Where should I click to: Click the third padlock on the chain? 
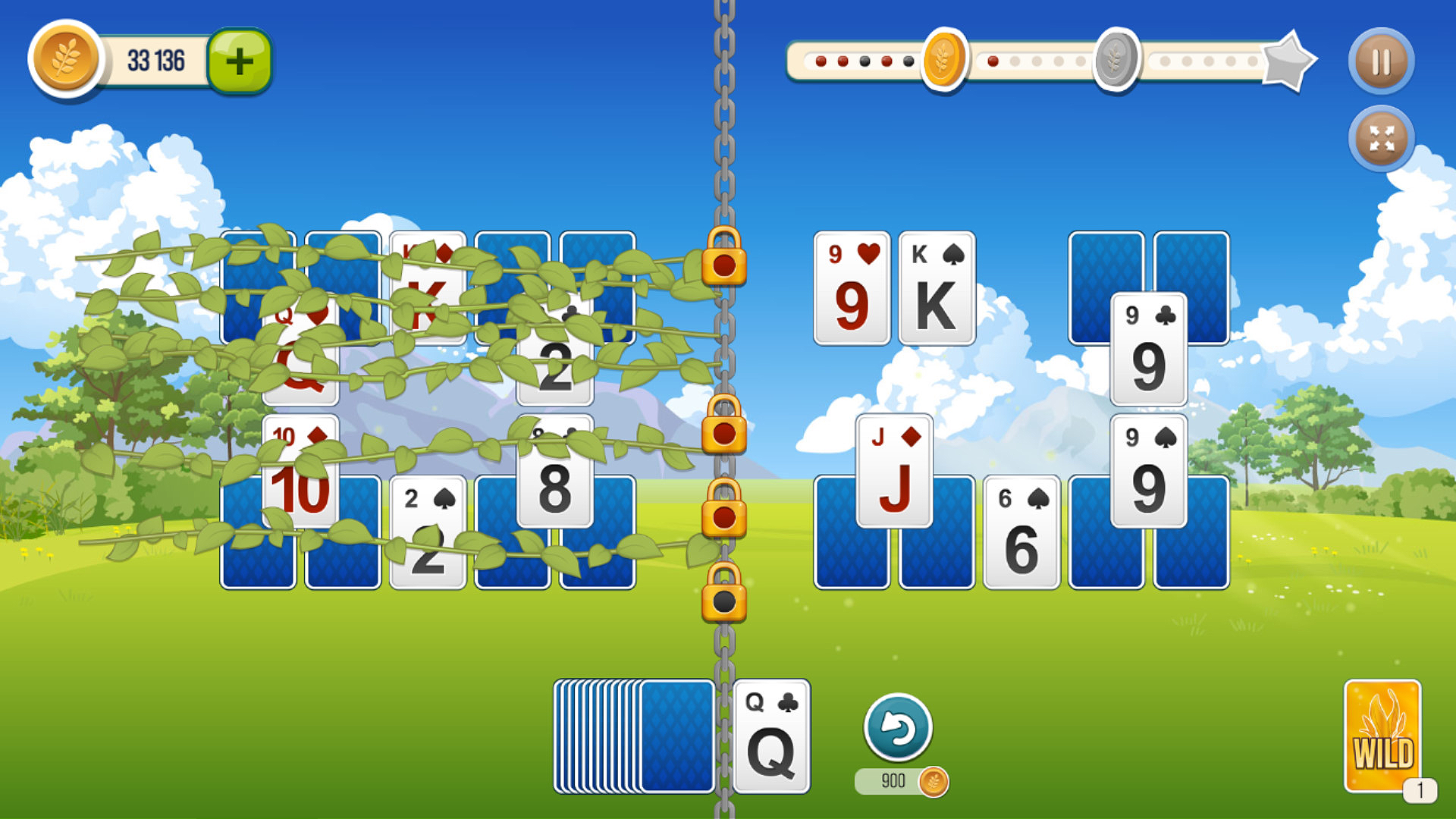pyautogui.click(x=723, y=519)
